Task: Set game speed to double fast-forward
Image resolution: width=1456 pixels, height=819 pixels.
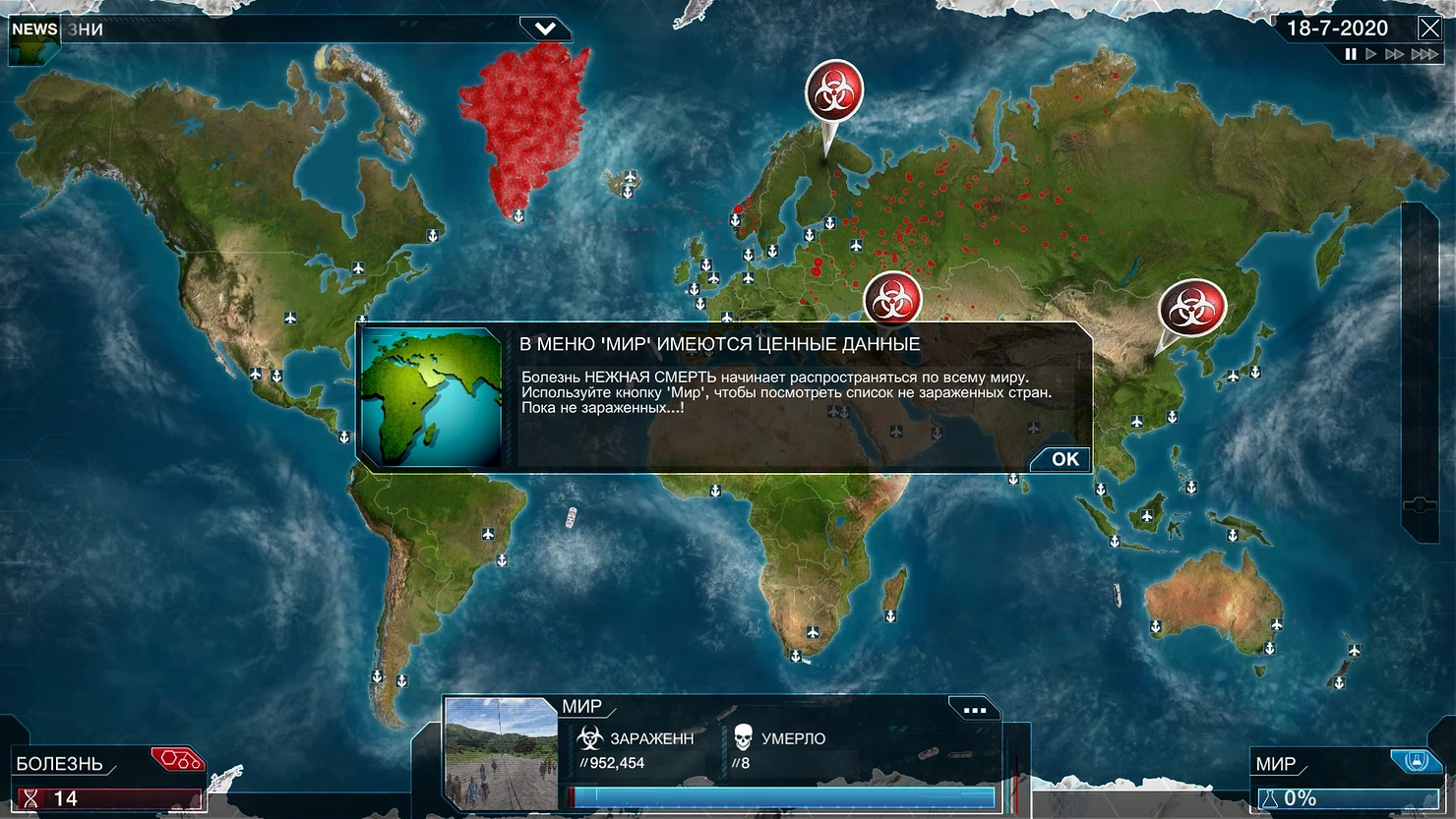Action: [x=1394, y=54]
